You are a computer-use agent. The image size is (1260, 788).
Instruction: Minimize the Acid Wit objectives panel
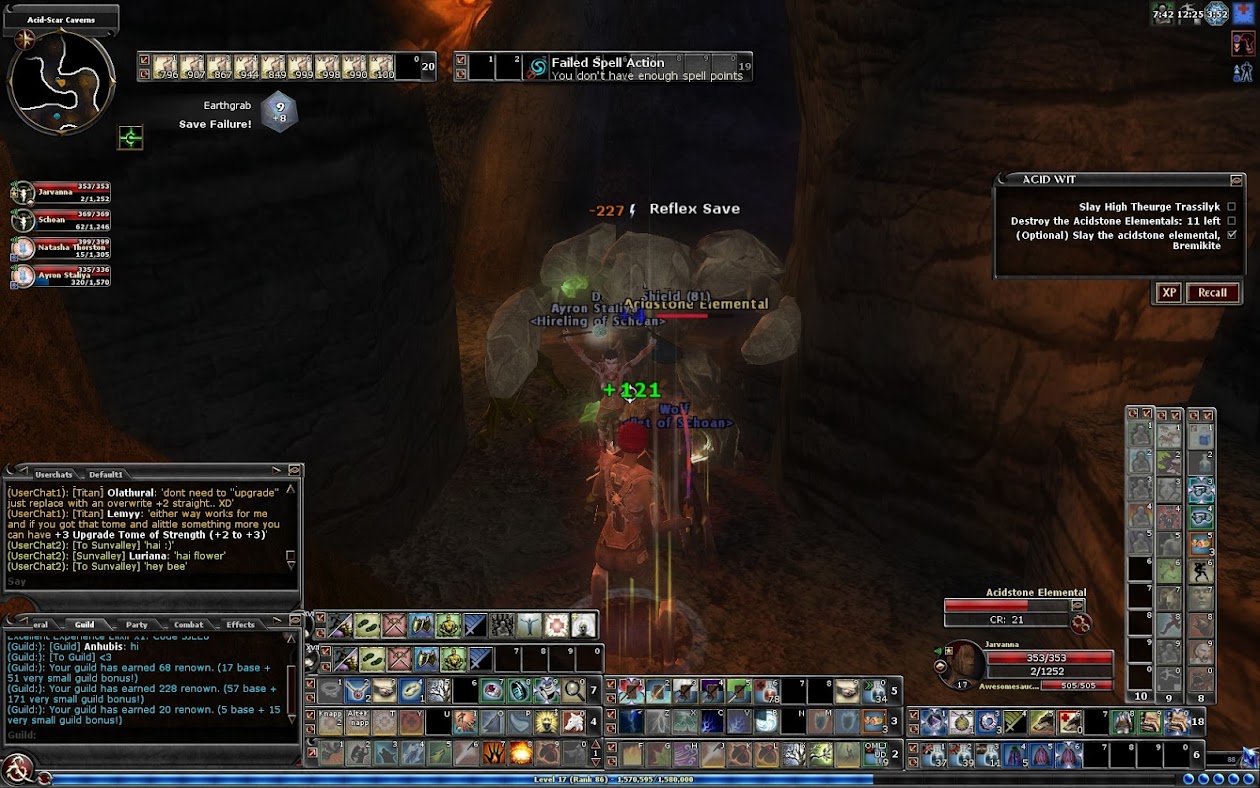(1236, 180)
